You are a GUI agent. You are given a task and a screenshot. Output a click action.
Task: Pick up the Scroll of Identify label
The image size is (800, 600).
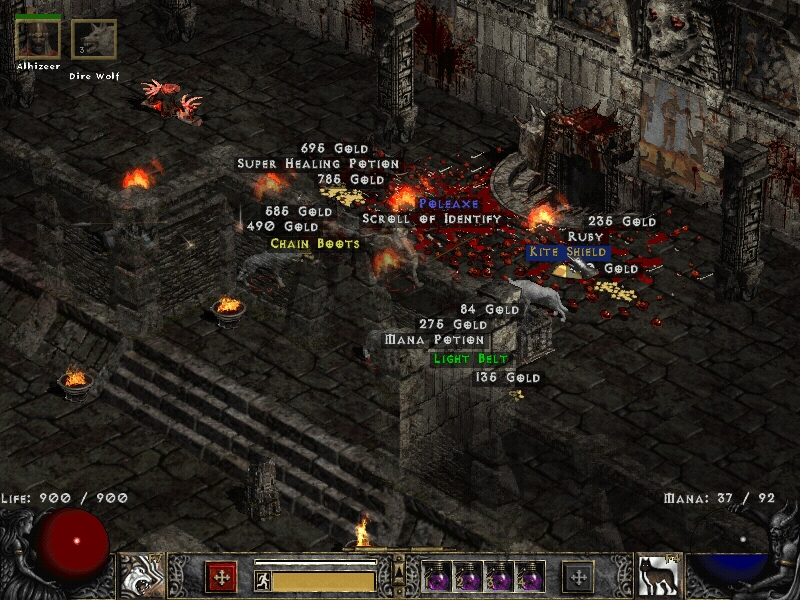tap(431, 219)
